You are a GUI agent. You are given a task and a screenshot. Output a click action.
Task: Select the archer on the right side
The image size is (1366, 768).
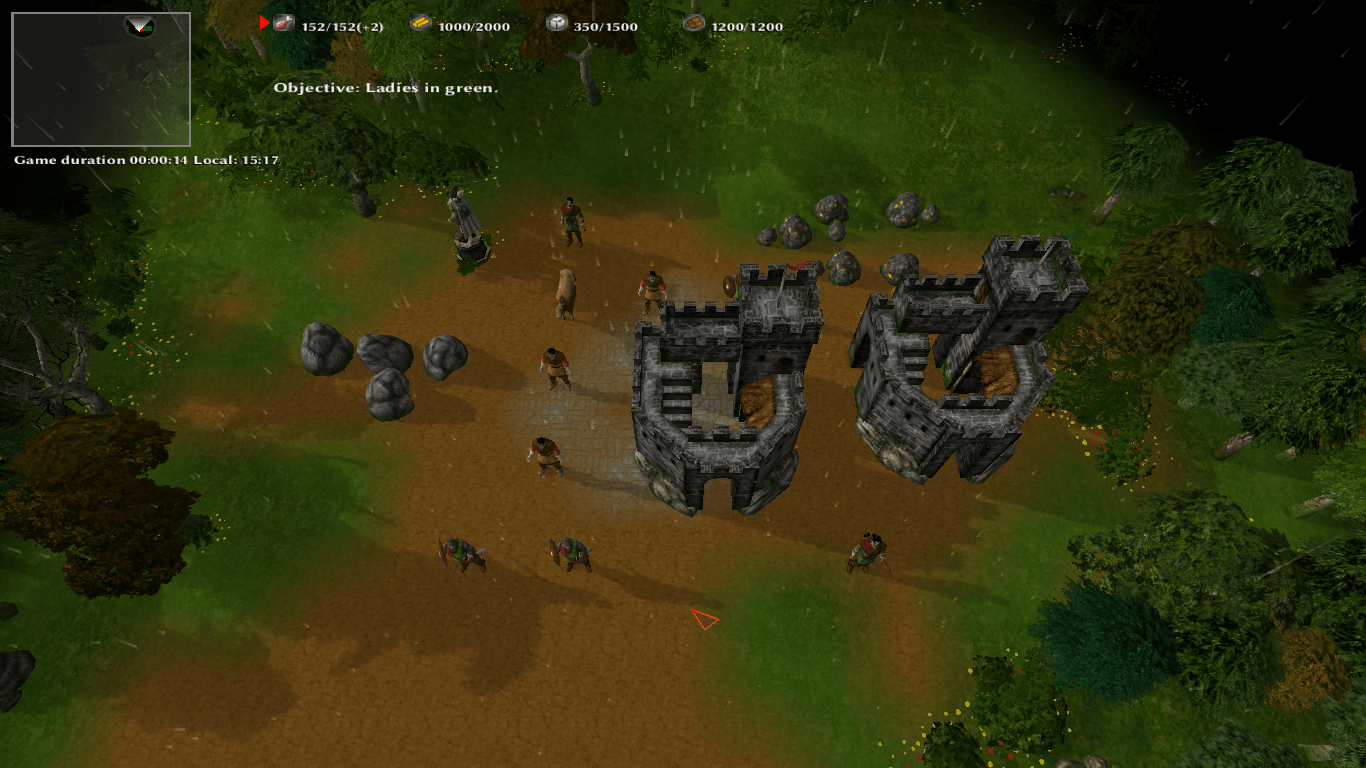(865, 550)
